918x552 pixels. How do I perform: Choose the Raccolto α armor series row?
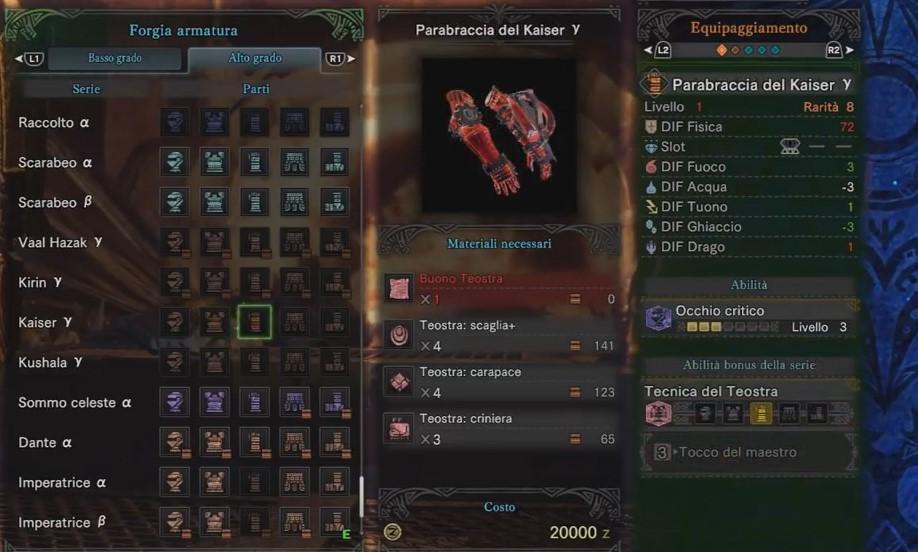[x=55, y=123]
